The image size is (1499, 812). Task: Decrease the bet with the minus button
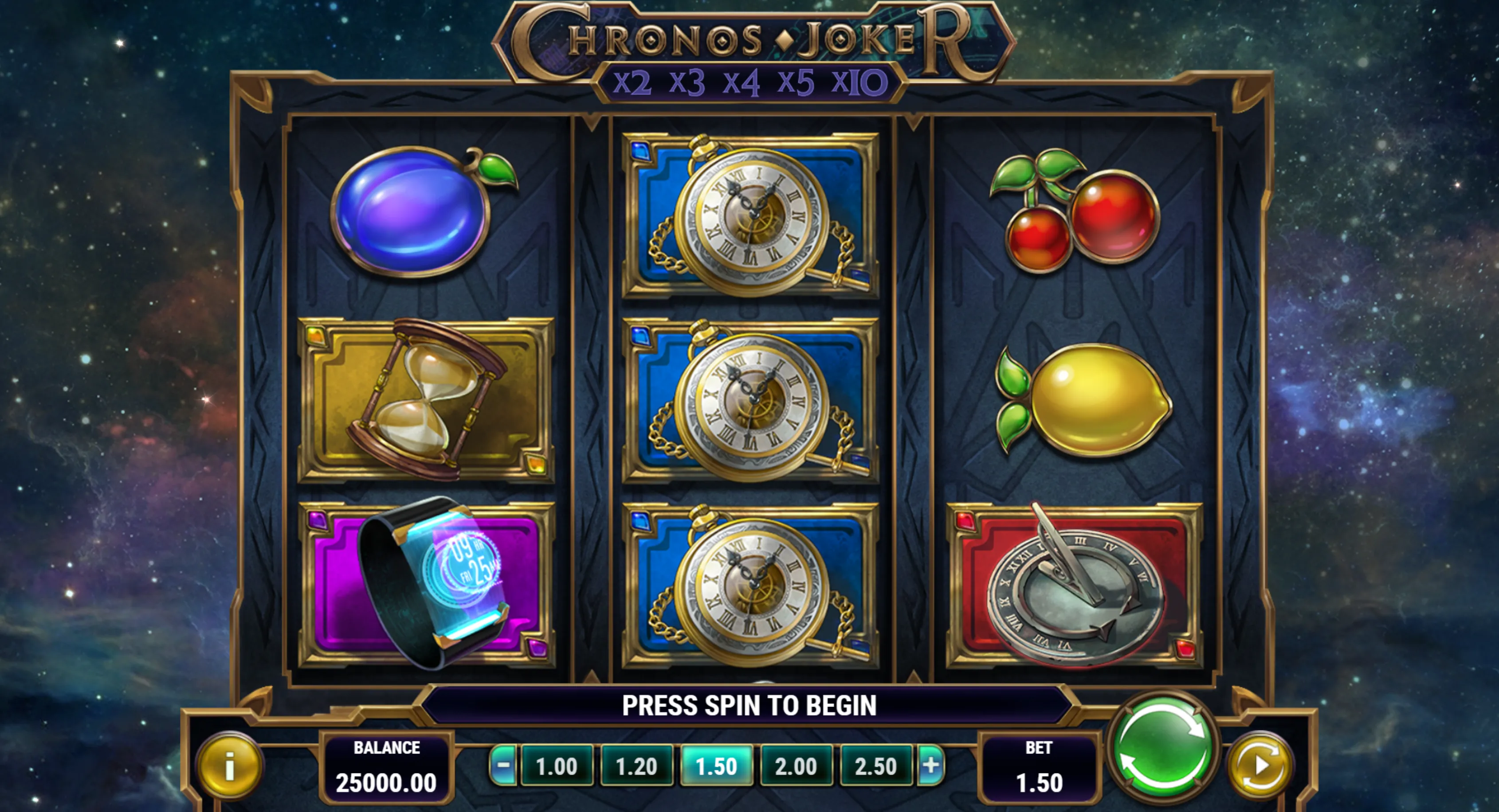click(503, 765)
